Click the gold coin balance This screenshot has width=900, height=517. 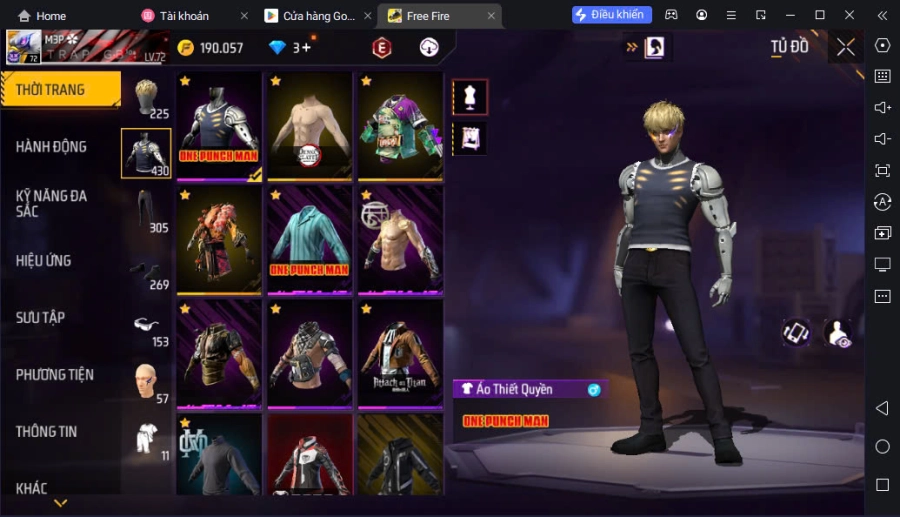pos(210,48)
